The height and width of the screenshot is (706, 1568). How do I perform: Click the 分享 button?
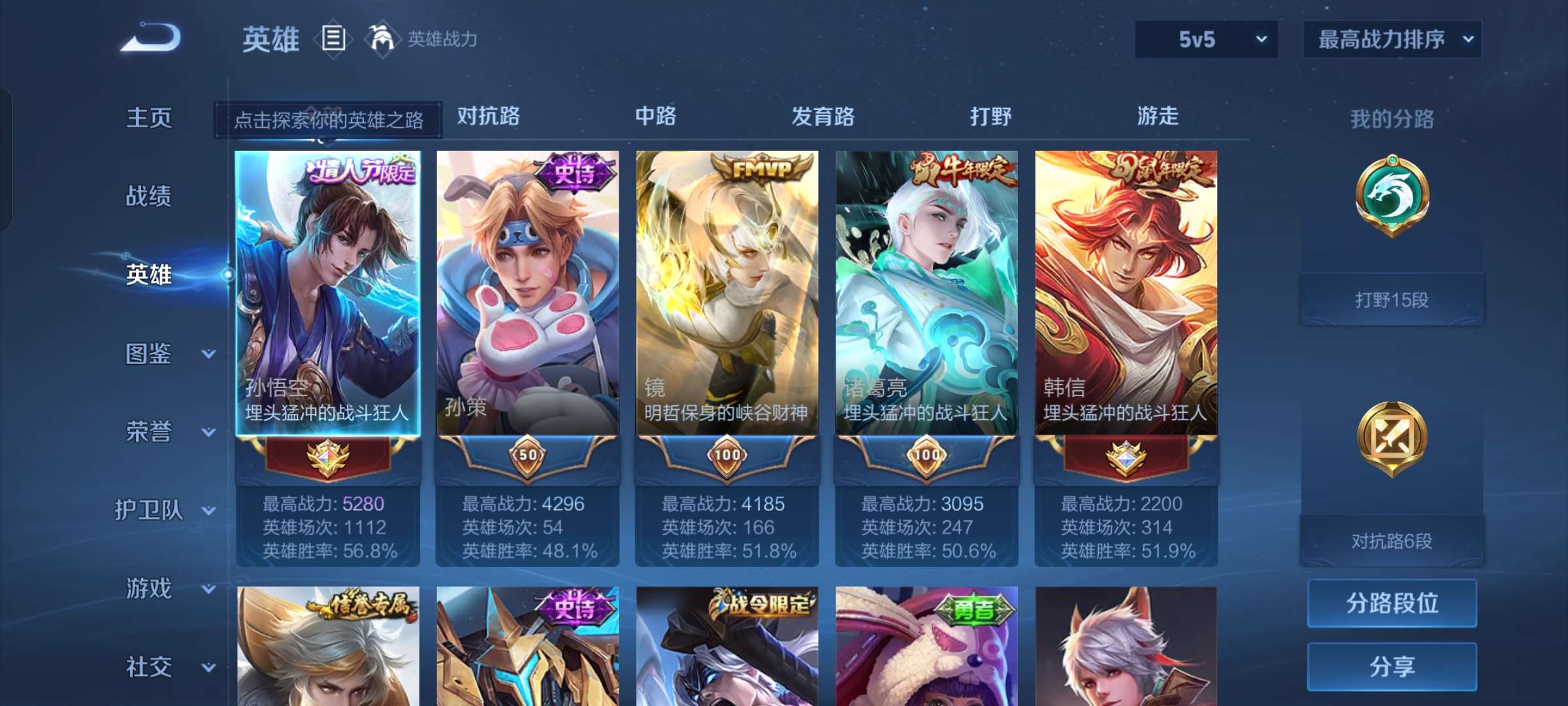point(1392,665)
